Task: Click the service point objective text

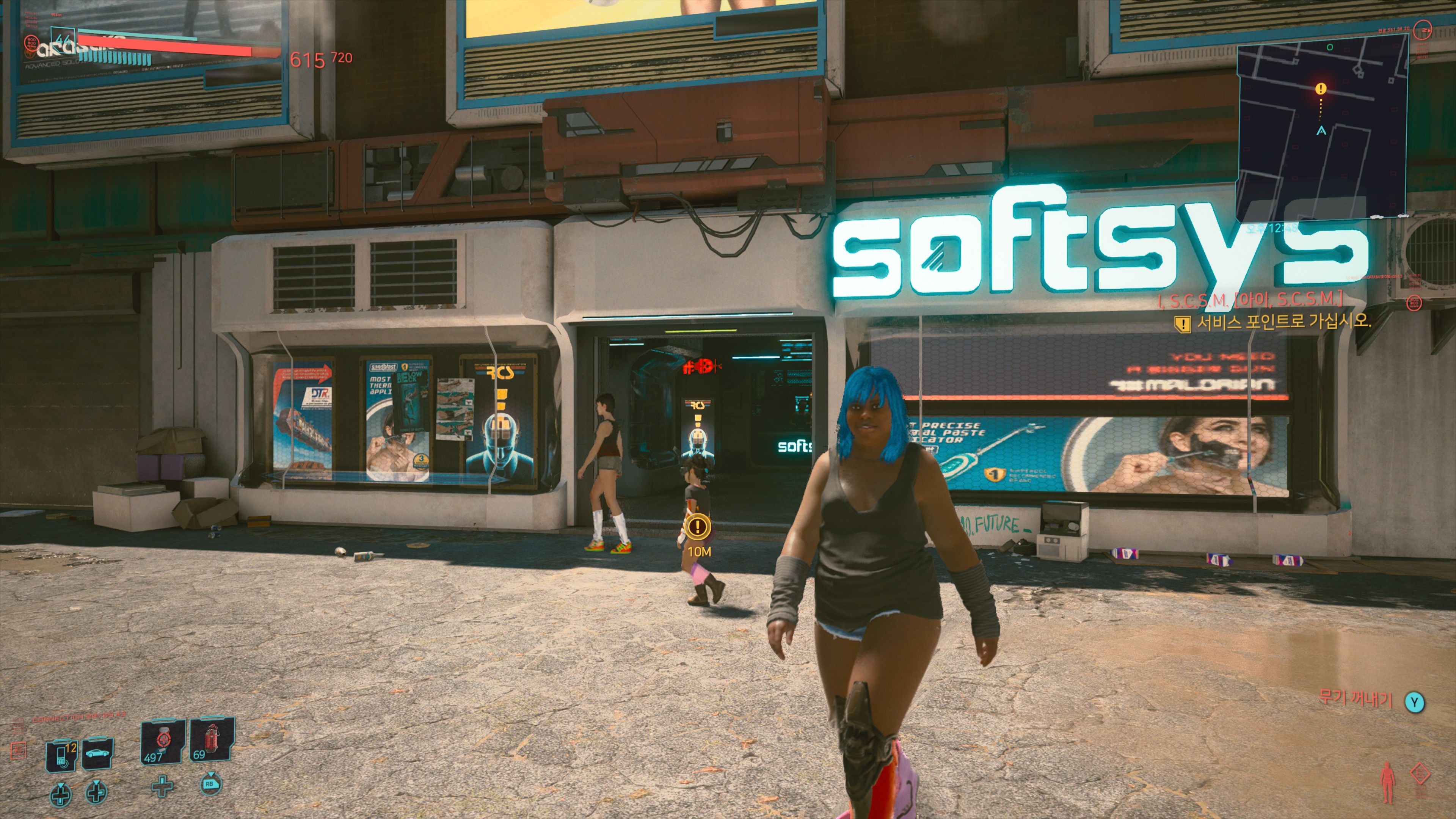Action: point(1283,322)
